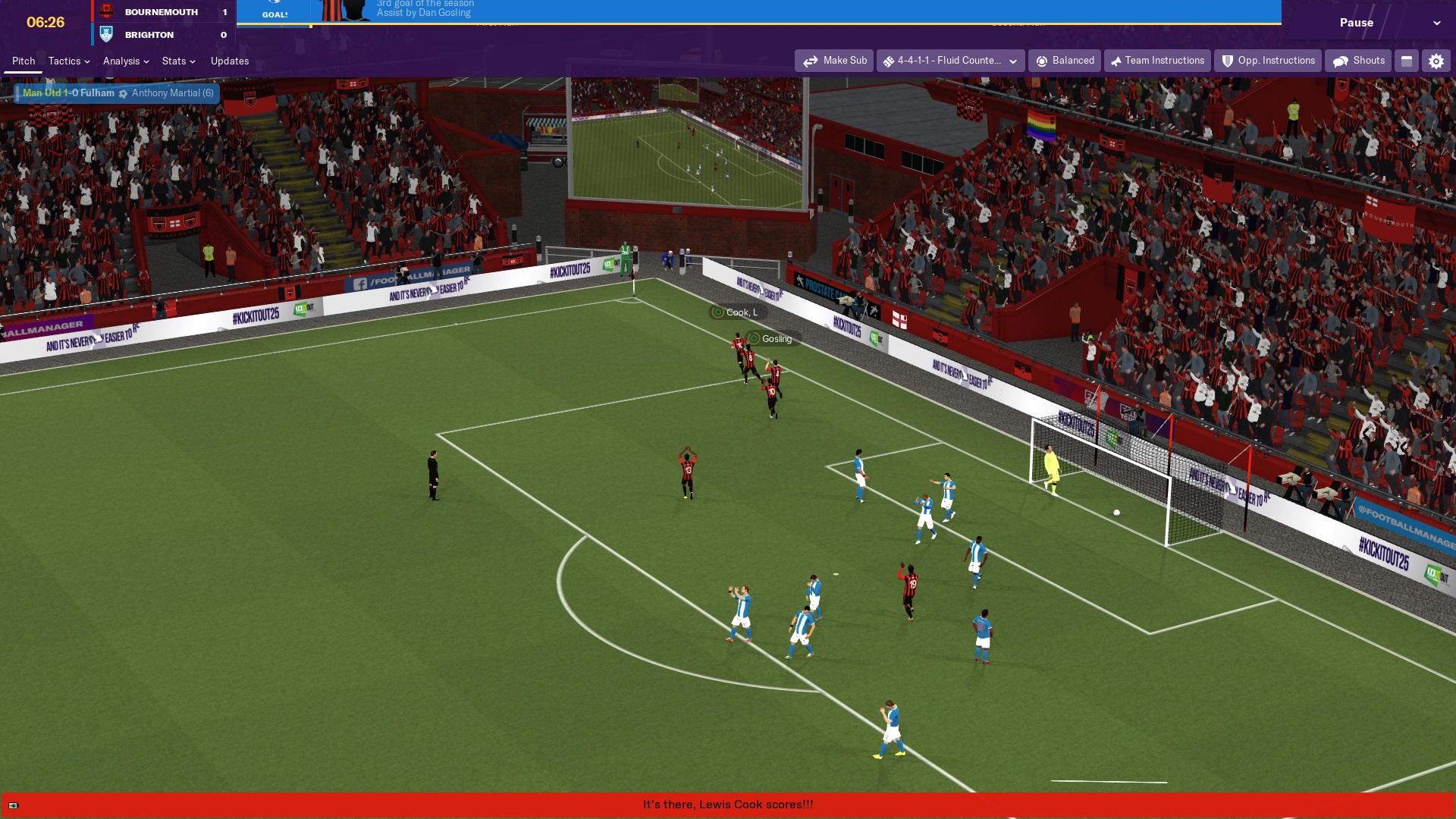Select the Gosling player label
Viewport: 1456px width, 819px height.
point(773,339)
